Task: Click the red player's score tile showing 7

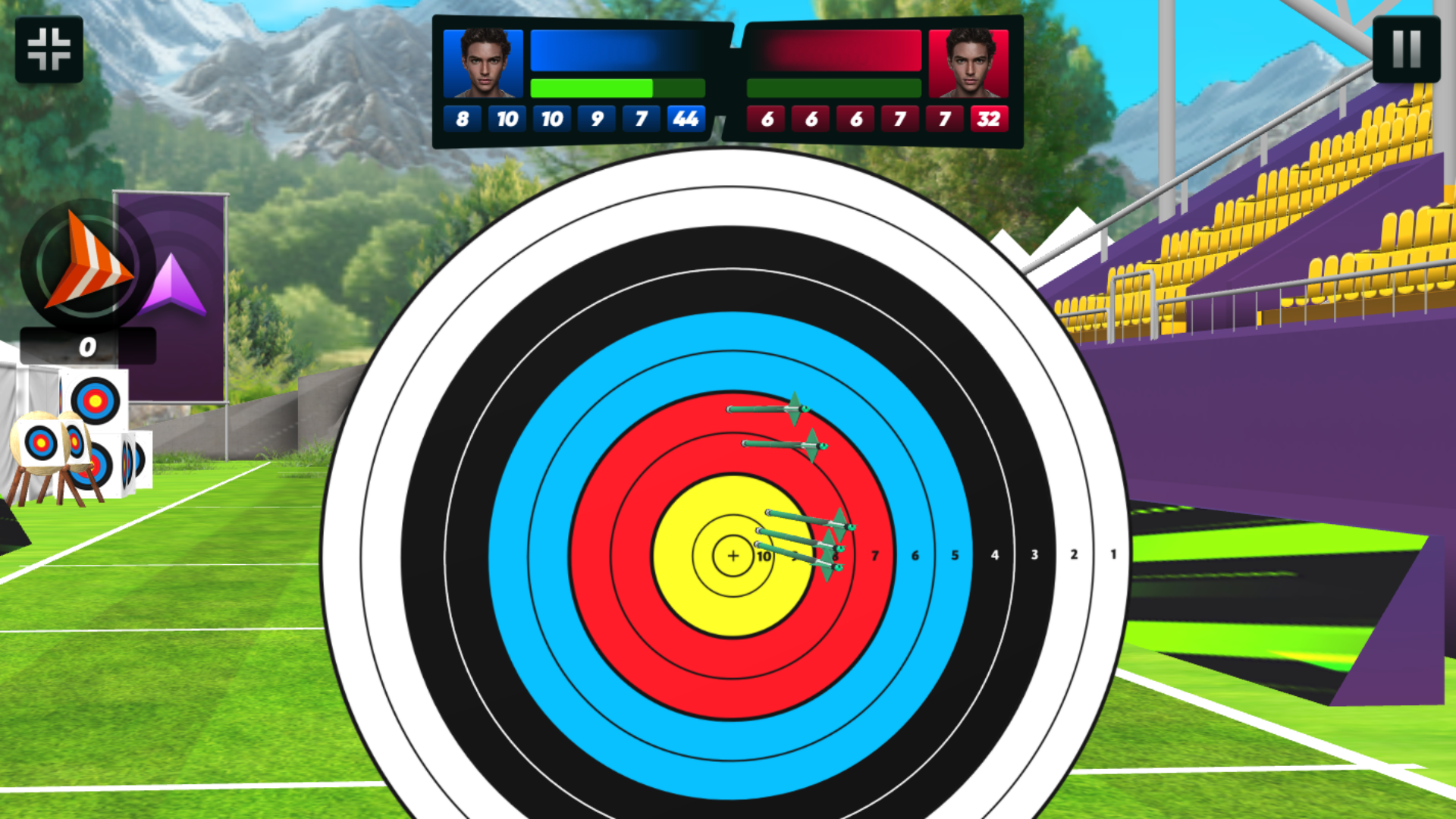Action: click(900, 118)
